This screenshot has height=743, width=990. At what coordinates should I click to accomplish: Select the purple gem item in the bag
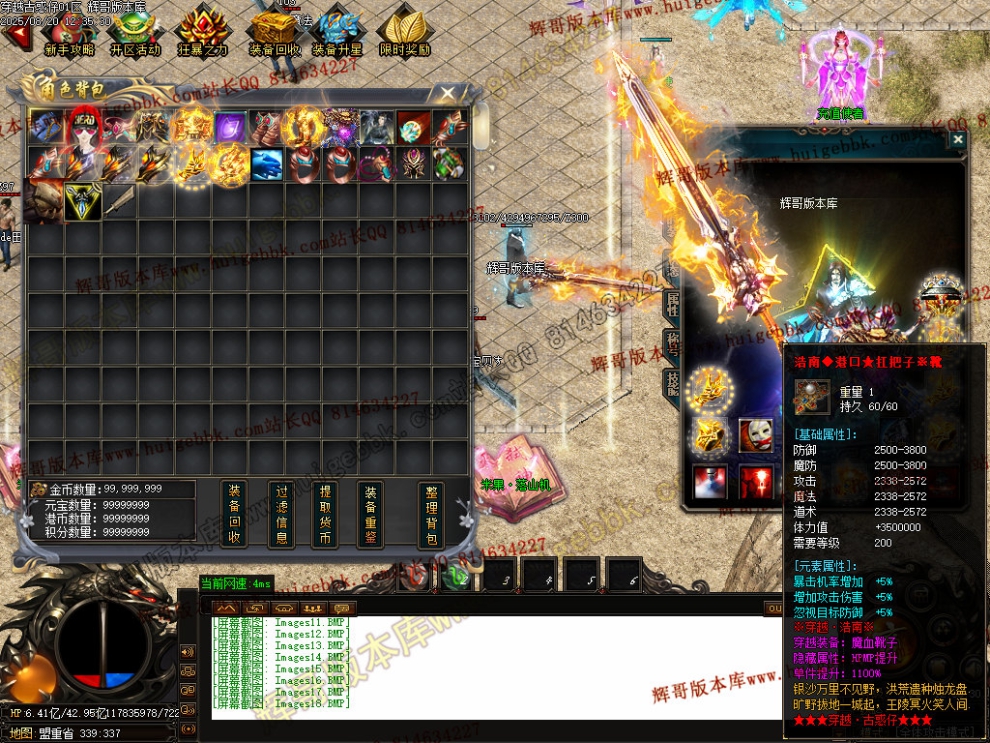coord(230,127)
